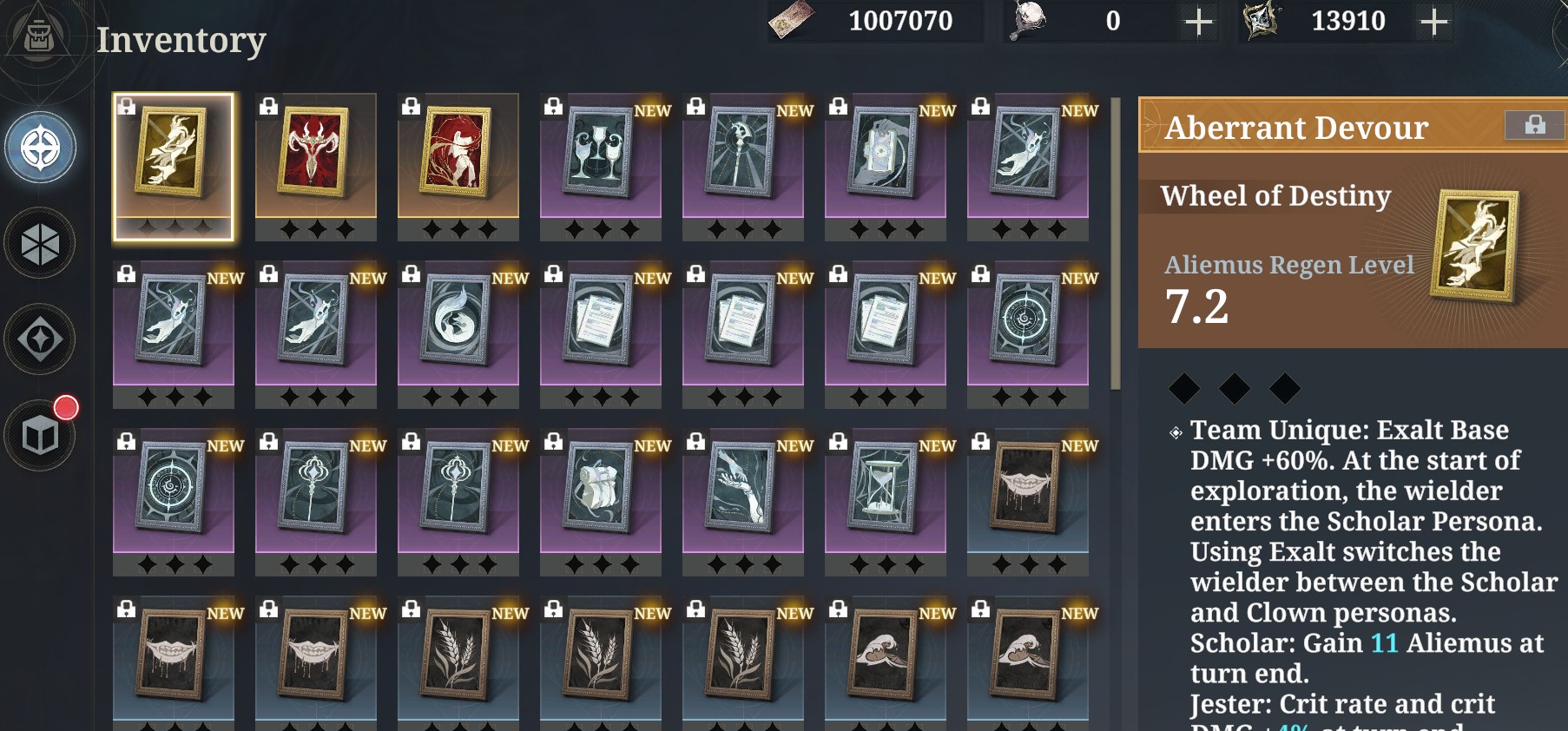Select the grinning mouth card in the bottom row
The width and height of the screenshot is (1568, 731).
click(173, 660)
